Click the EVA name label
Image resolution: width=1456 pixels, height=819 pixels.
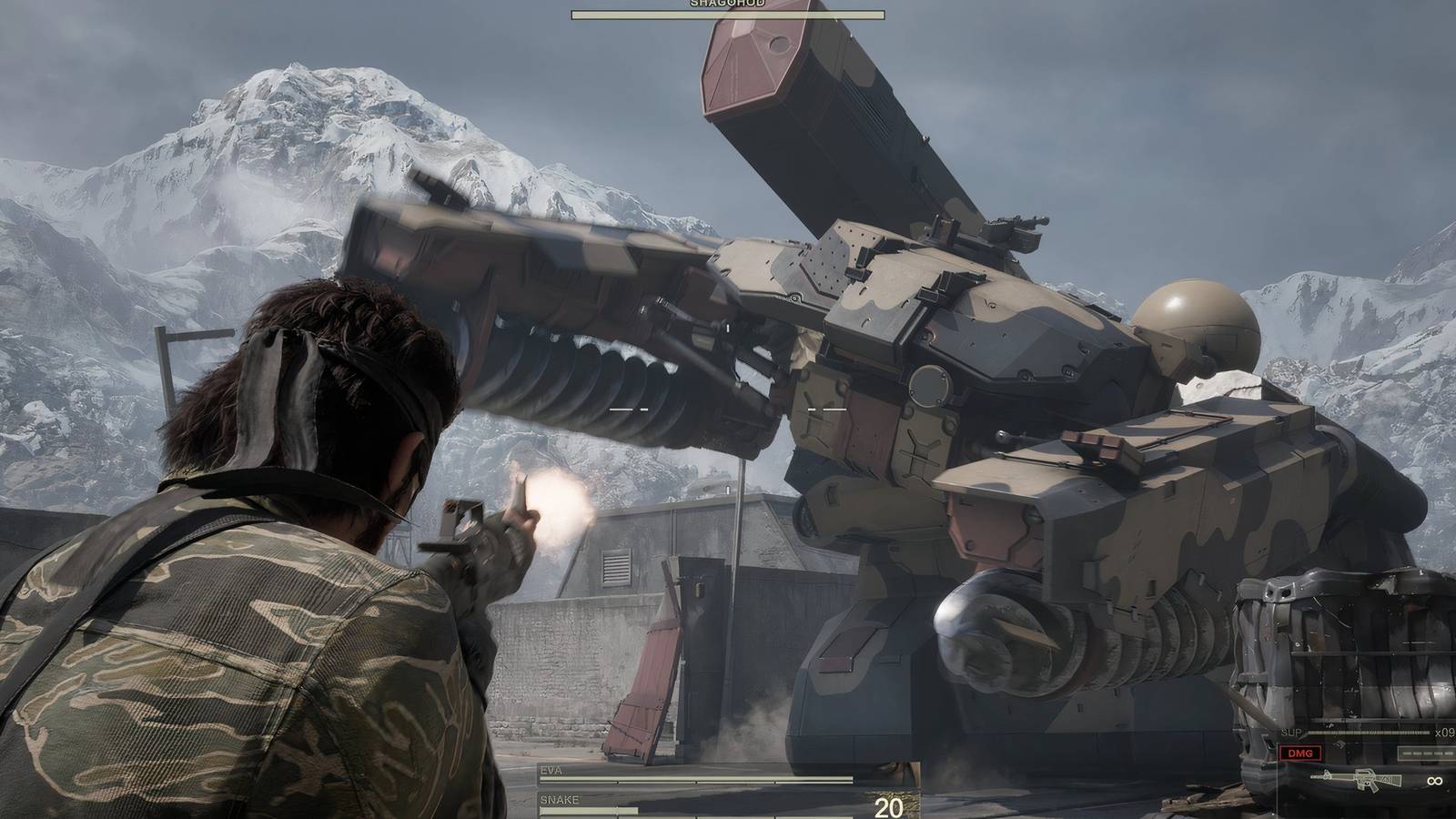coord(551,769)
